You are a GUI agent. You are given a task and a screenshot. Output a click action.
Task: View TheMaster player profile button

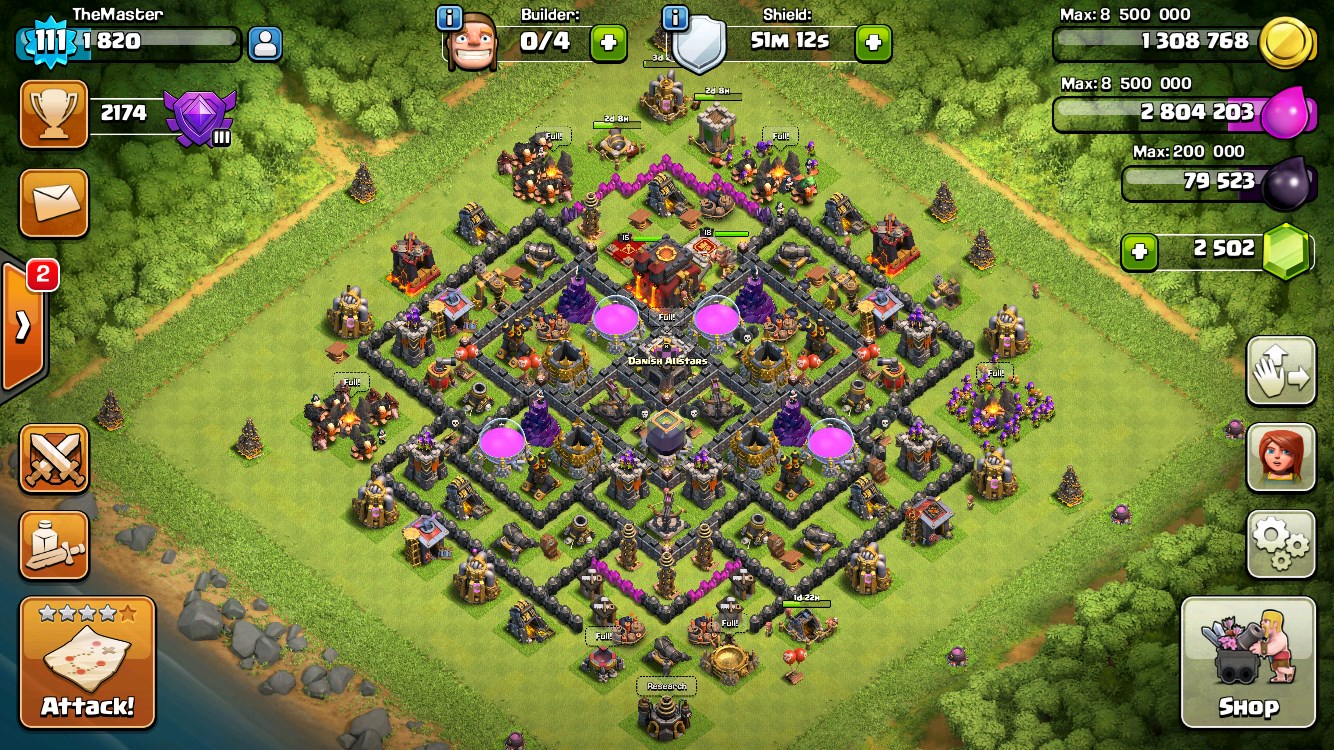tap(264, 43)
